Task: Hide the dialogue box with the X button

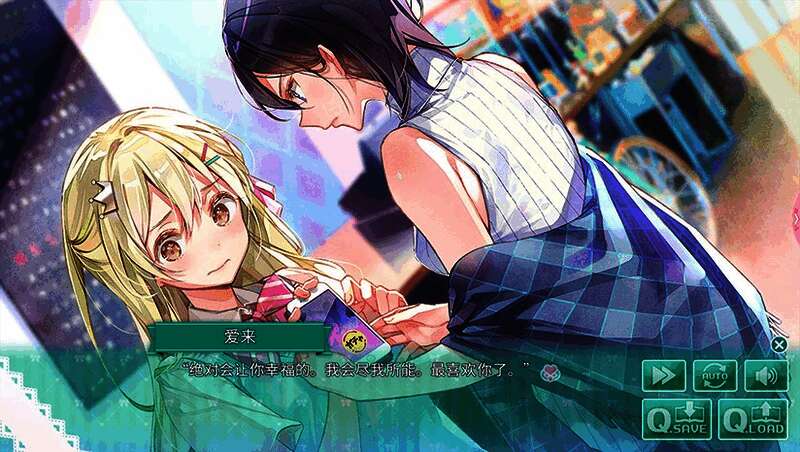Action: pos(779,344)
